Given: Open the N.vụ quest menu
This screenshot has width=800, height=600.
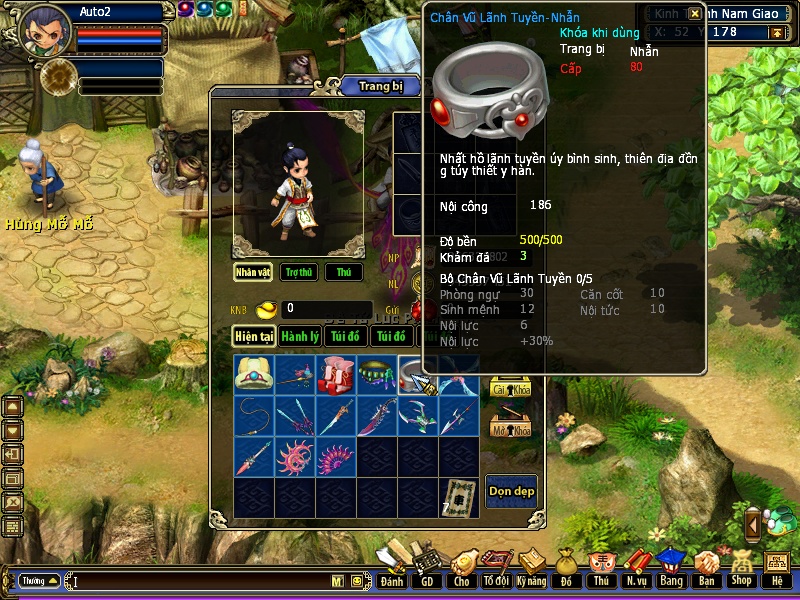Looking at the screenshot, I should coord(636,567).
